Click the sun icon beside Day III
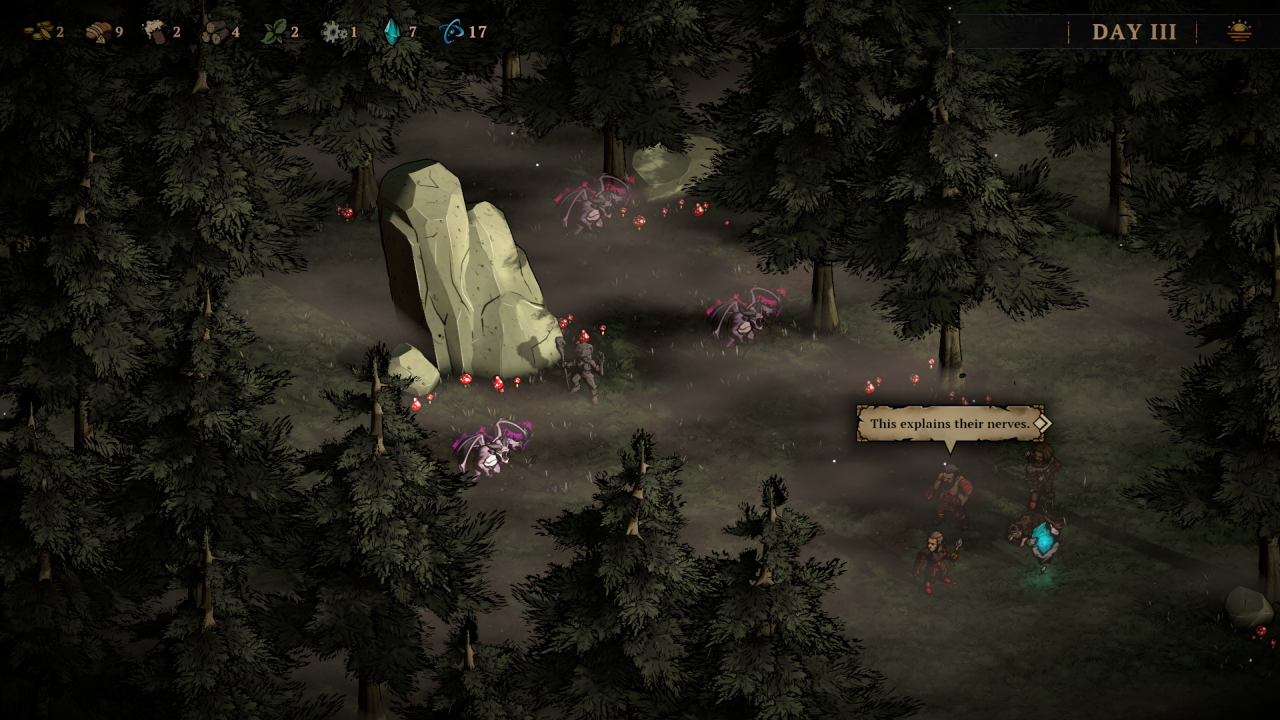Viewport: 1280px width, 720px height. coord(1239,32)
